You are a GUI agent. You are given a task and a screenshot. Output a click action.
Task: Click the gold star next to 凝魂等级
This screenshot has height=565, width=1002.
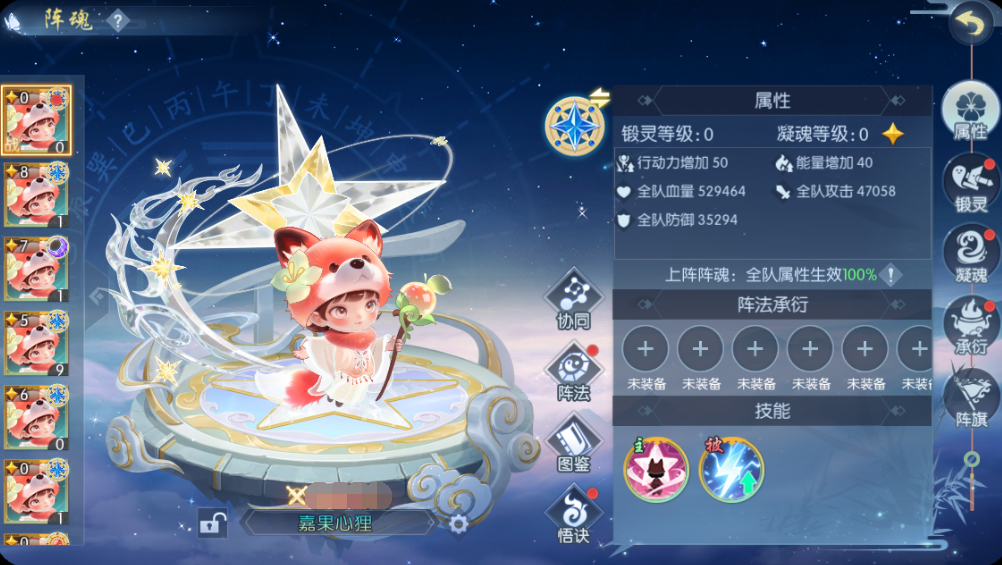[892, 134]
